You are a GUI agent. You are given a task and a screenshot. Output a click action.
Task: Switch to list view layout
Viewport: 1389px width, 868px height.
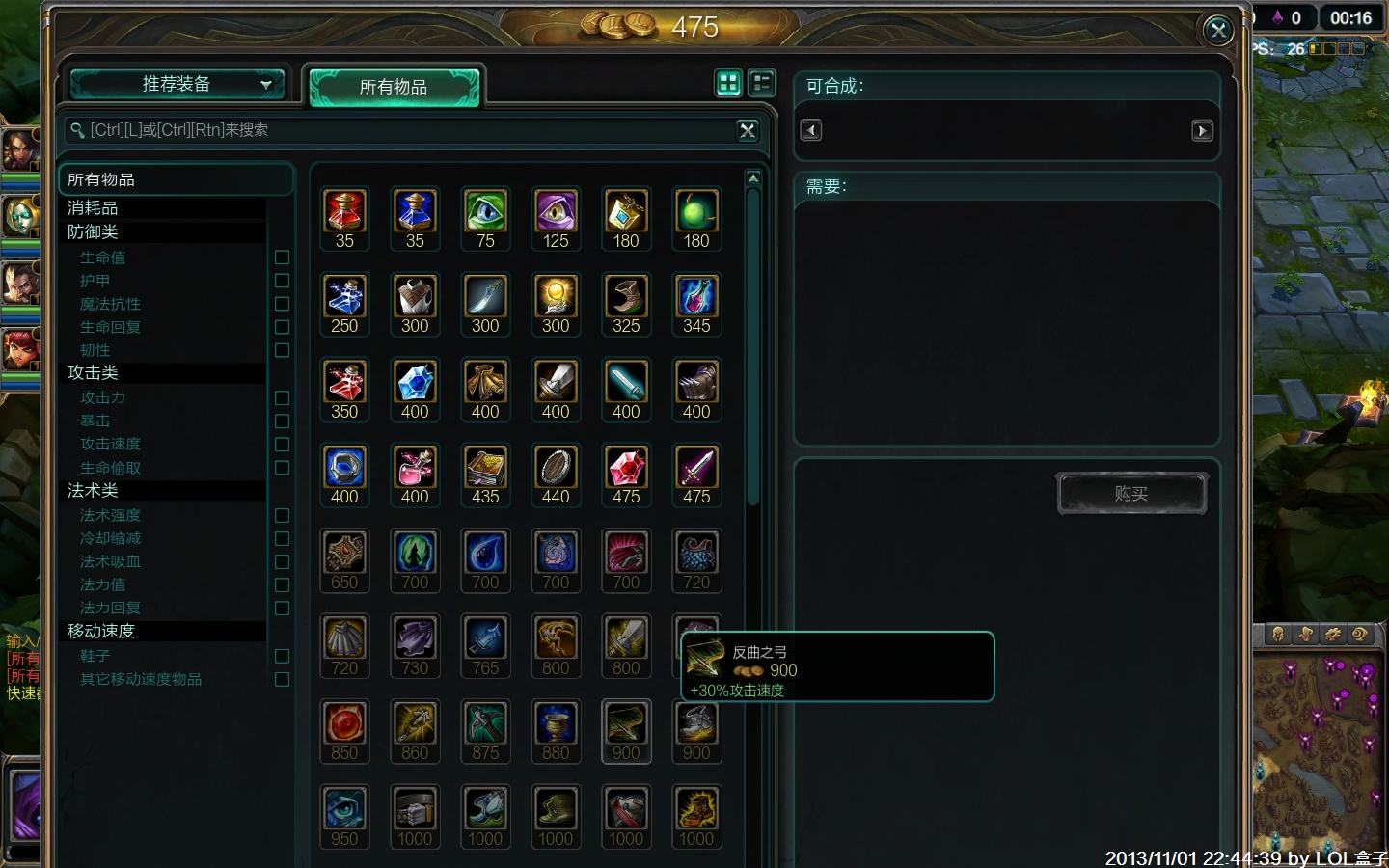pyautogui.click(x=762, y=83)
